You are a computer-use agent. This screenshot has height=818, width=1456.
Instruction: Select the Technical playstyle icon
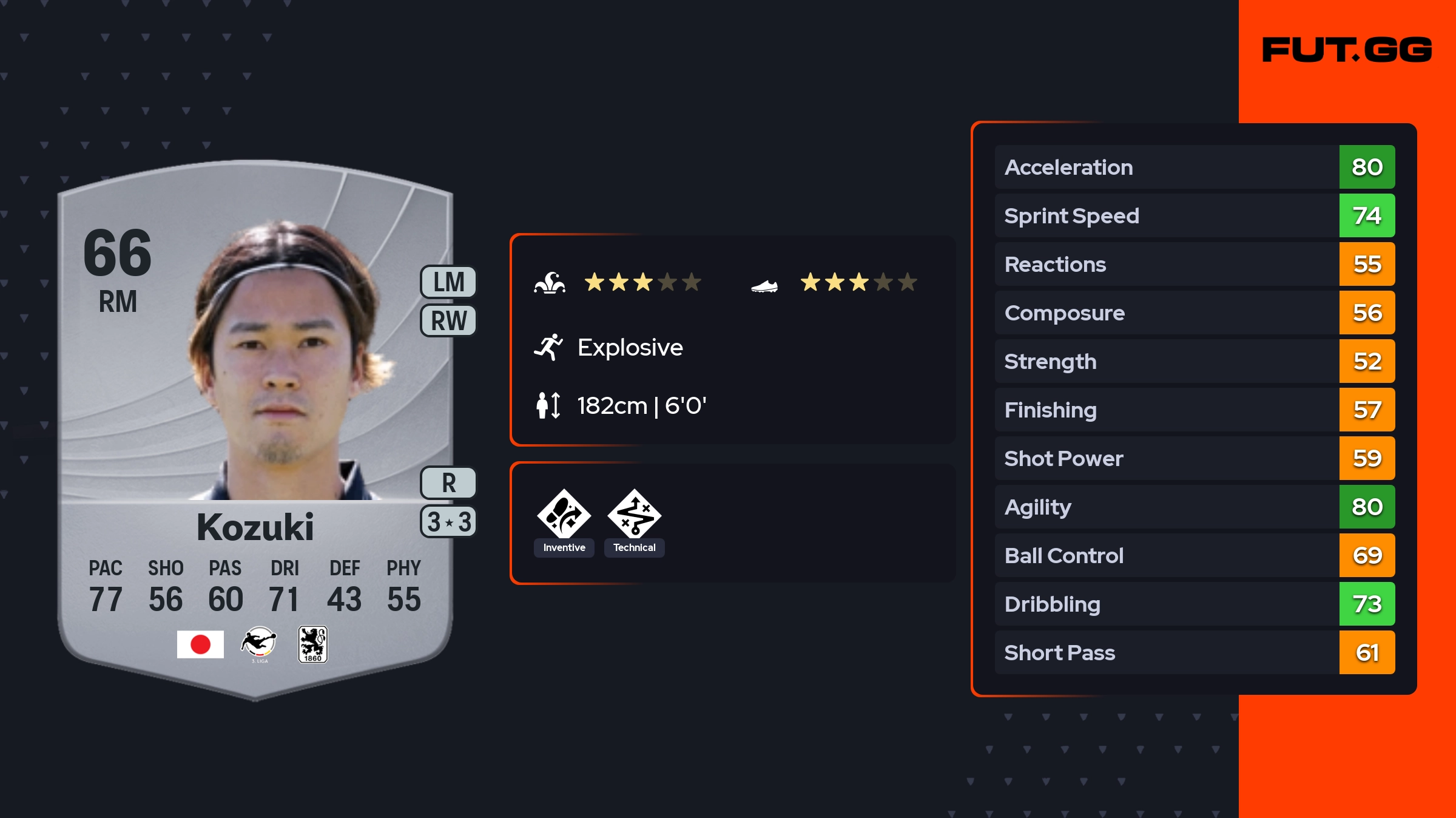pos(635,515)
